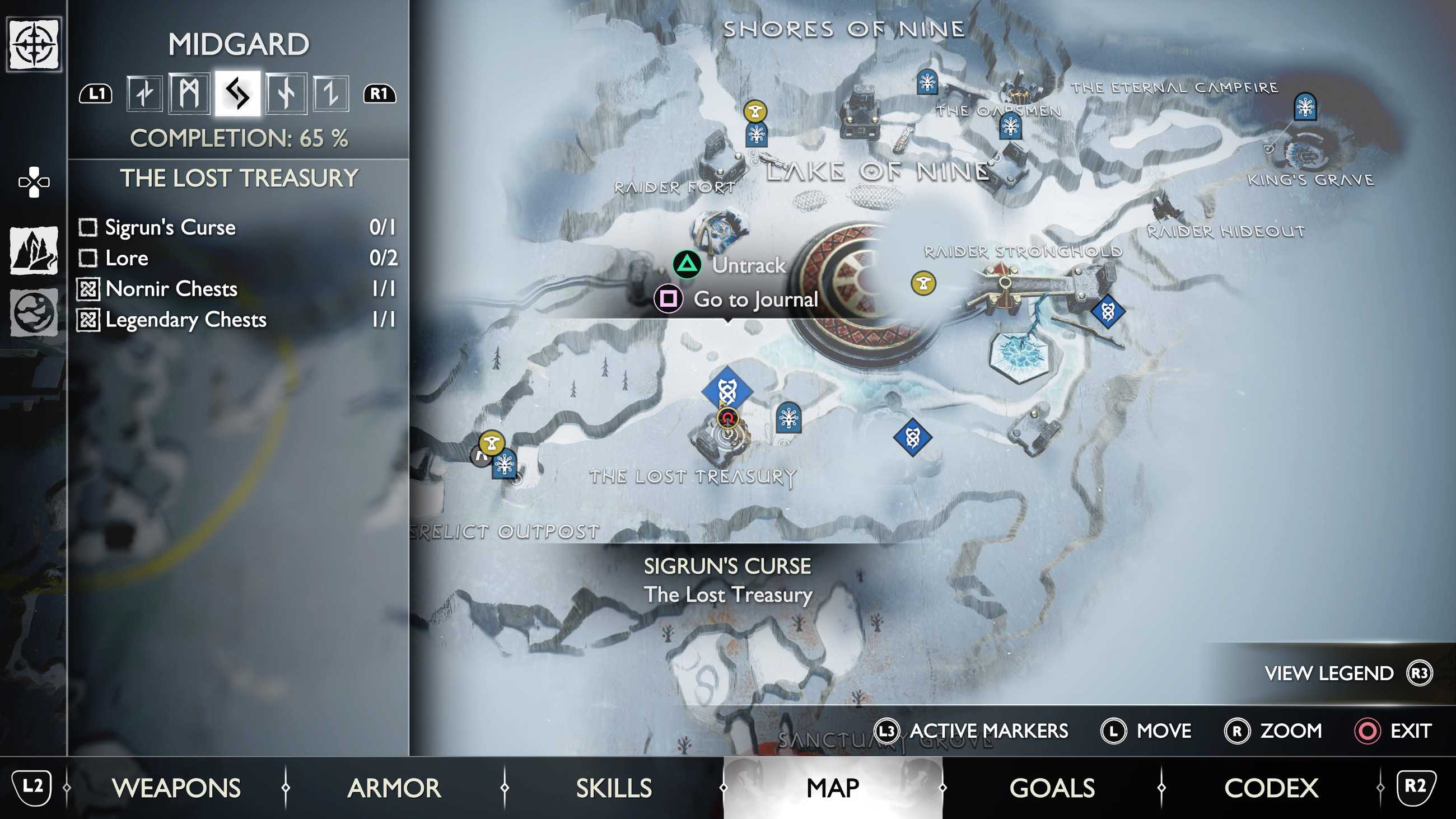
Task: Switch to the Weapons tab
Action: (x=176, y=788)
